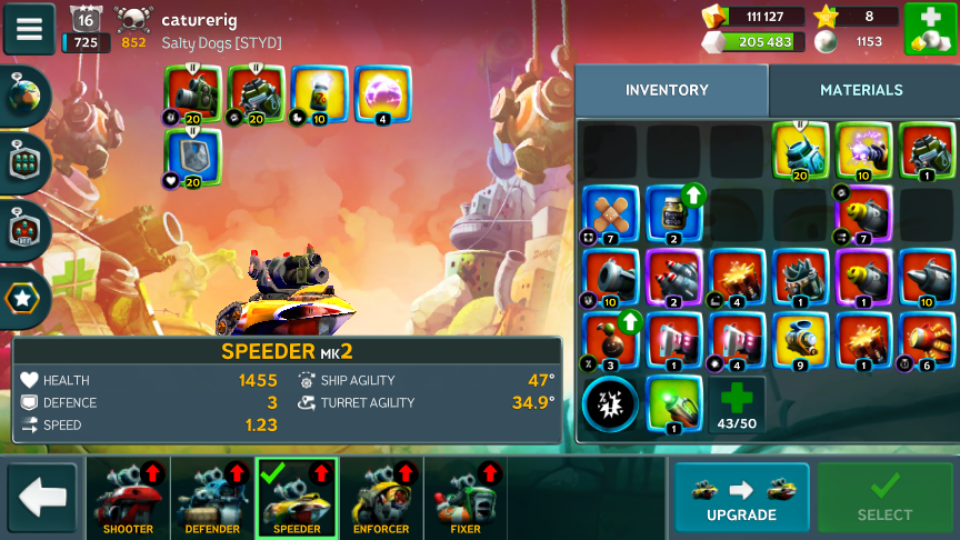Choose the Defender ship
Screen dimensions: 960x540
[x=212, y=497]
